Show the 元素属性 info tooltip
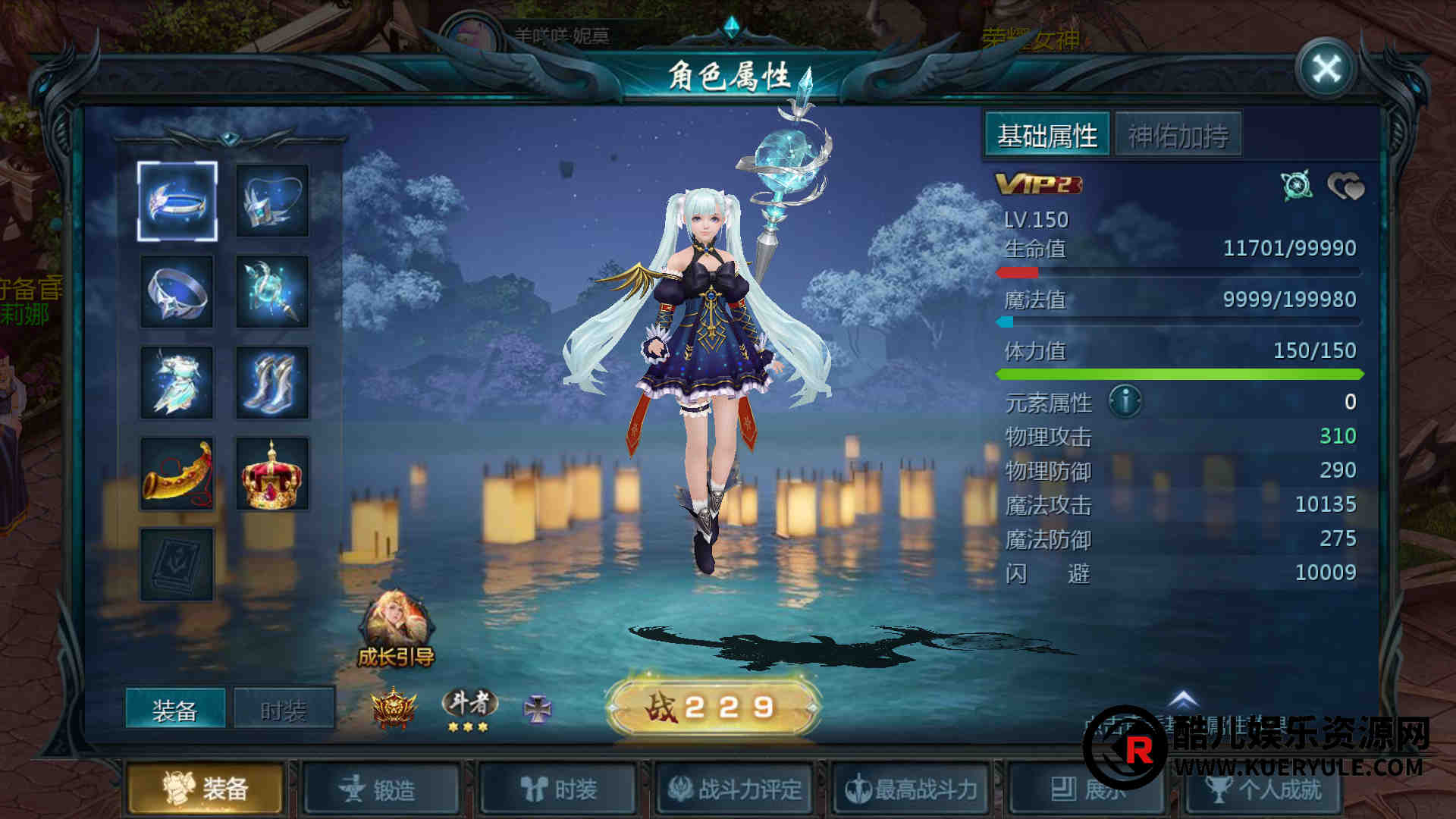The height and width of the screenshot is (819, 1456). tap(1125, 401)
